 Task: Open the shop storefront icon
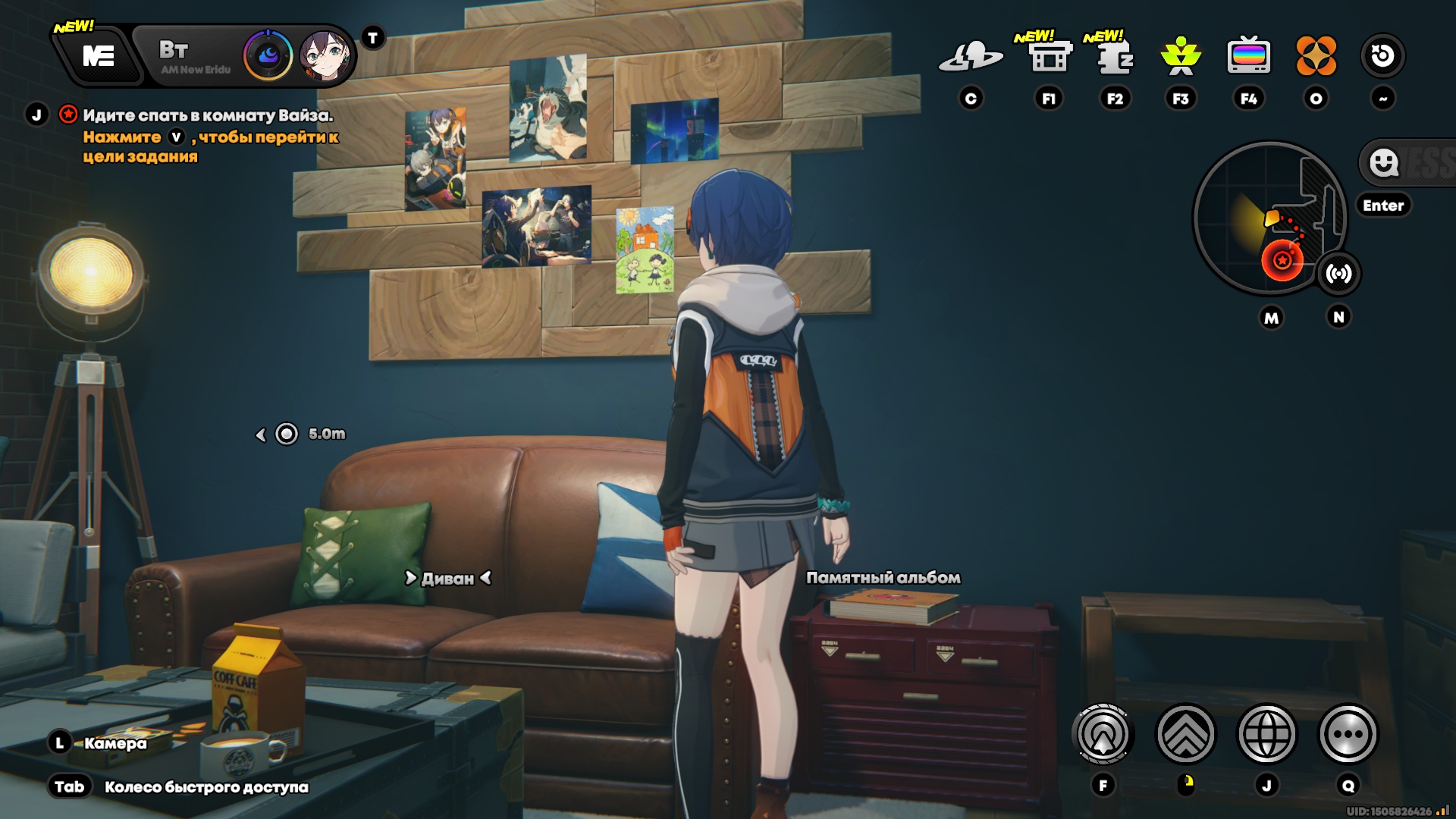(1049, 56)
